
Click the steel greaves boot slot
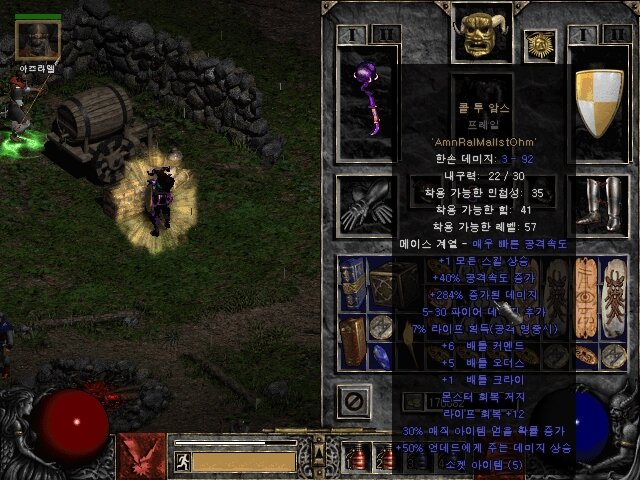pyautogui.click(x=596, y=205)
